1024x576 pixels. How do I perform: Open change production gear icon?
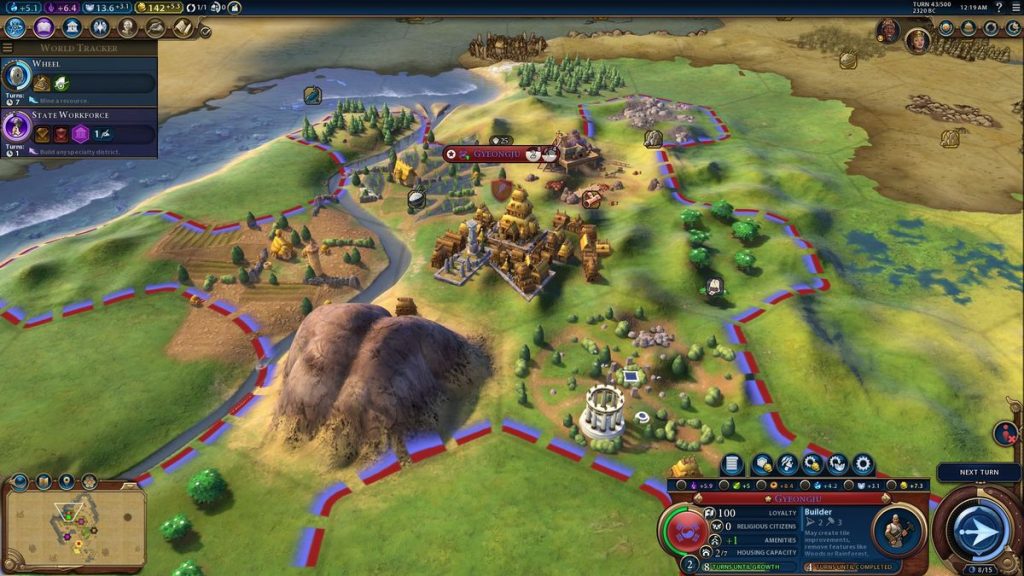click(862, 464)
